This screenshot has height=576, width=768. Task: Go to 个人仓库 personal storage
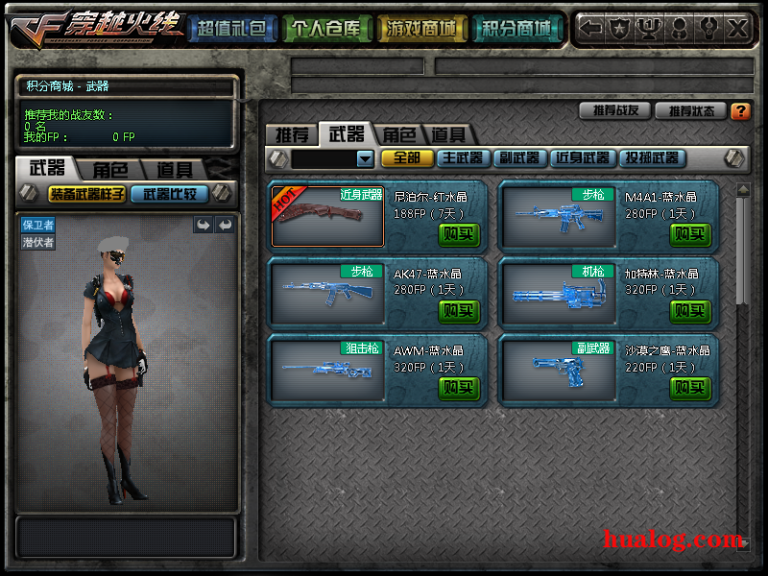325,28
